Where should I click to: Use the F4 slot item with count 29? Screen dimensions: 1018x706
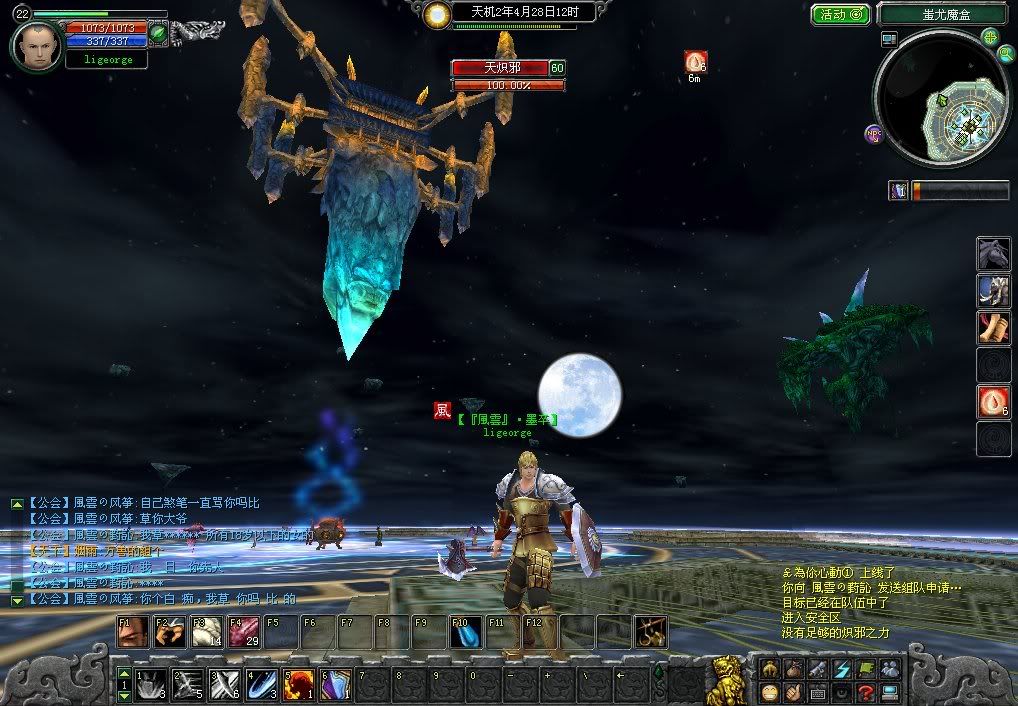(x=244, y=632)
